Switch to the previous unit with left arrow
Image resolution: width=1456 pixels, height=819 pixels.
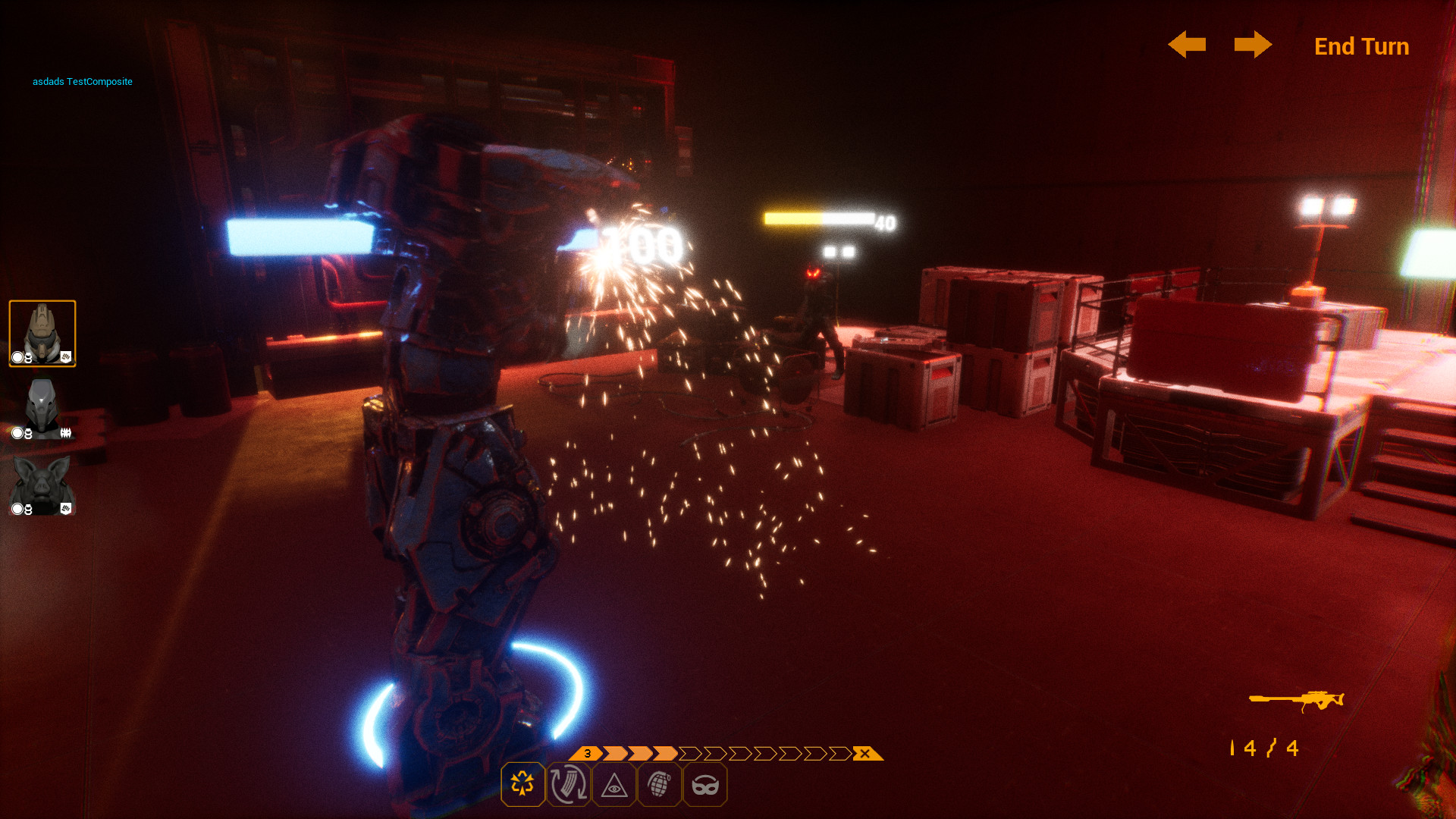1187,45
